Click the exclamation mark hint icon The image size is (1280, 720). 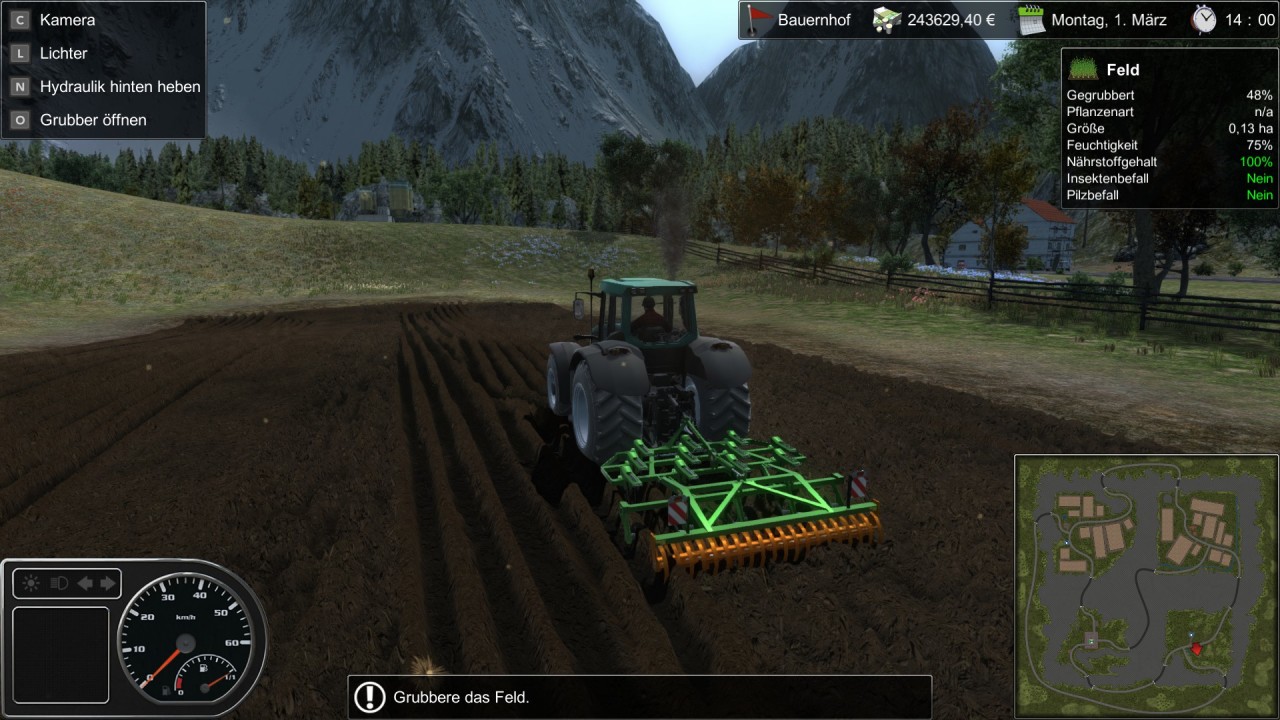[370, 697]
